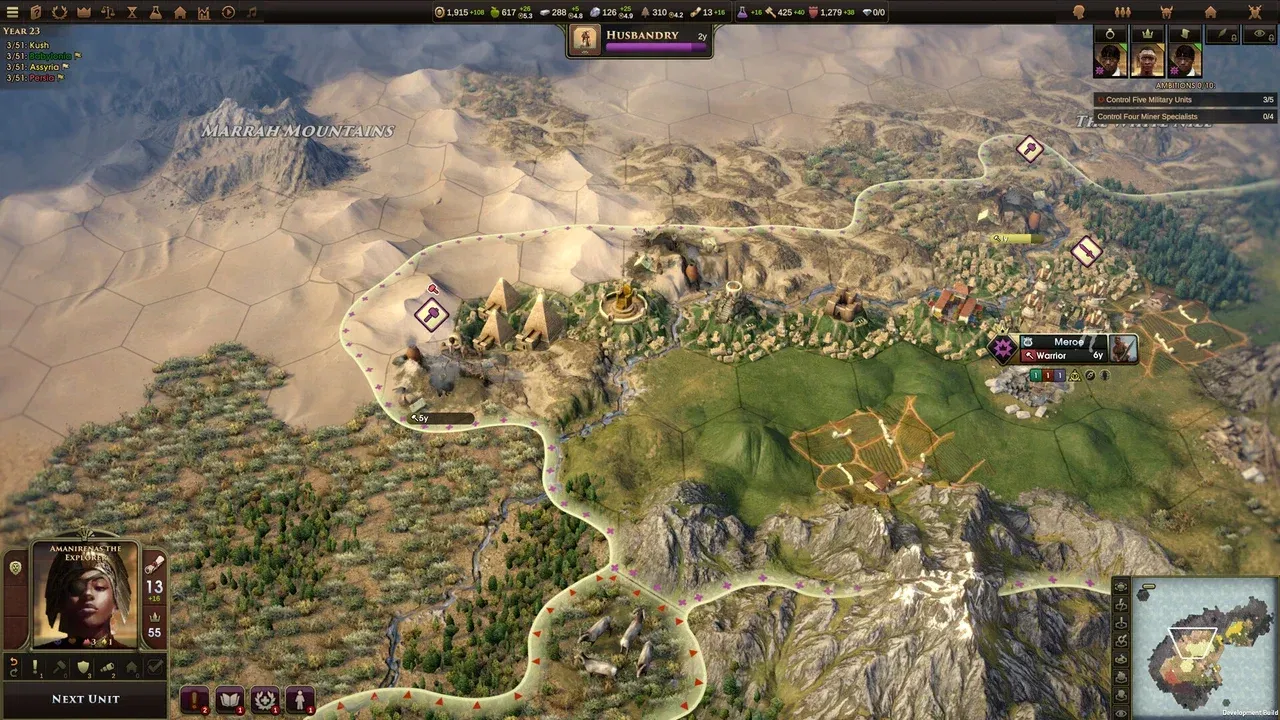Image resolution: width=1280 pixels, height=720 pixels.
Task: Toggle the locked quill filter
Action: pos(1222,35)
